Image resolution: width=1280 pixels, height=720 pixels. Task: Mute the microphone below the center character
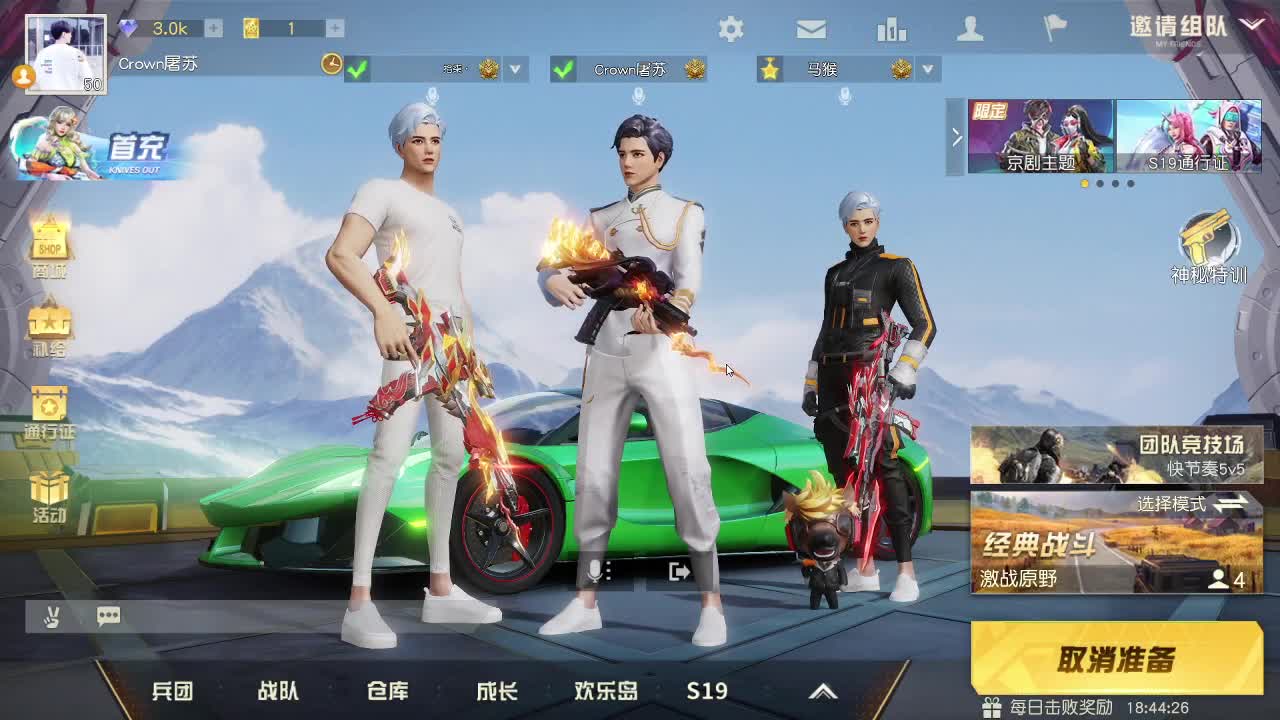(597, 570)
